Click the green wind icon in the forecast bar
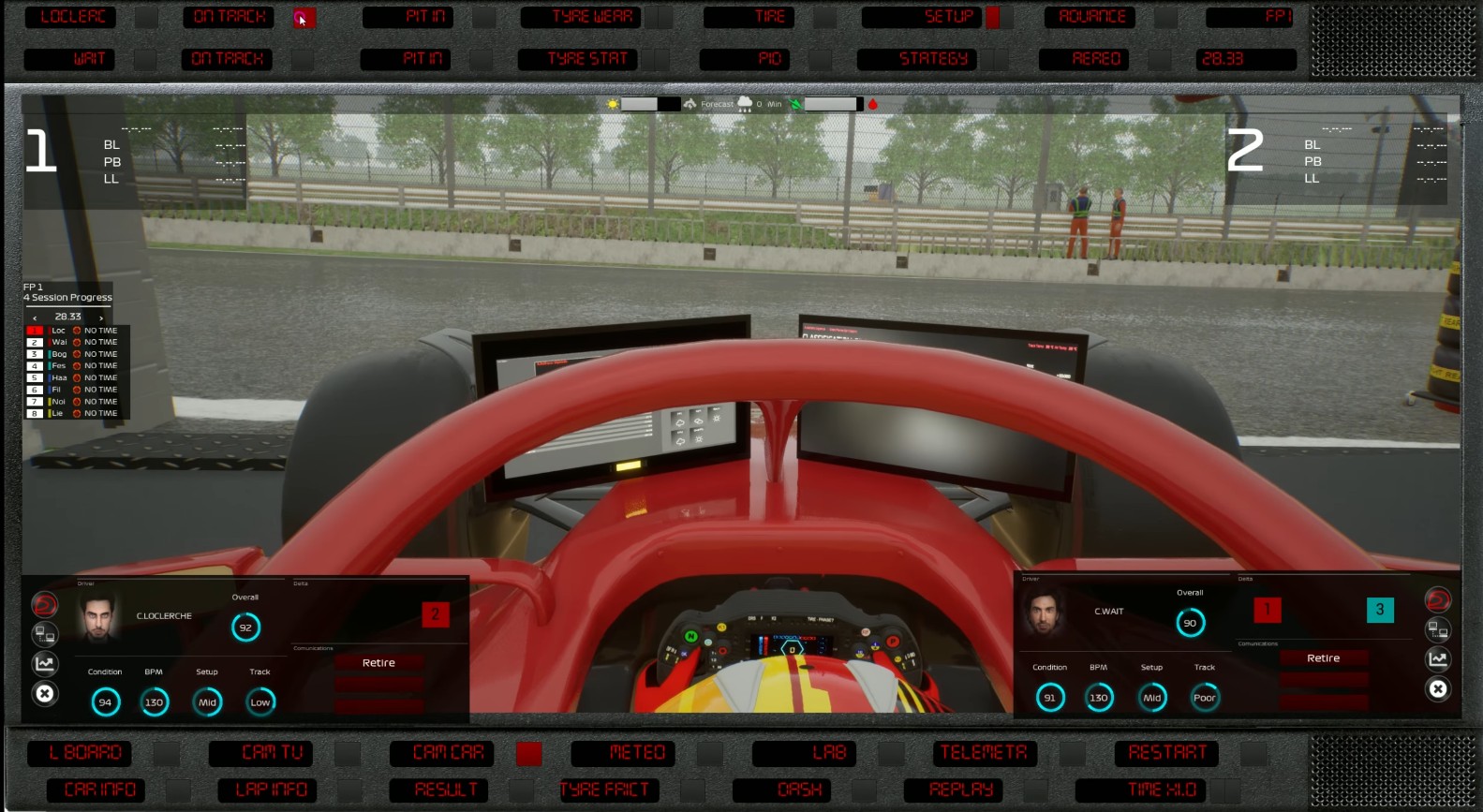This screenshot has width=1483, height=812. point(794,103)
